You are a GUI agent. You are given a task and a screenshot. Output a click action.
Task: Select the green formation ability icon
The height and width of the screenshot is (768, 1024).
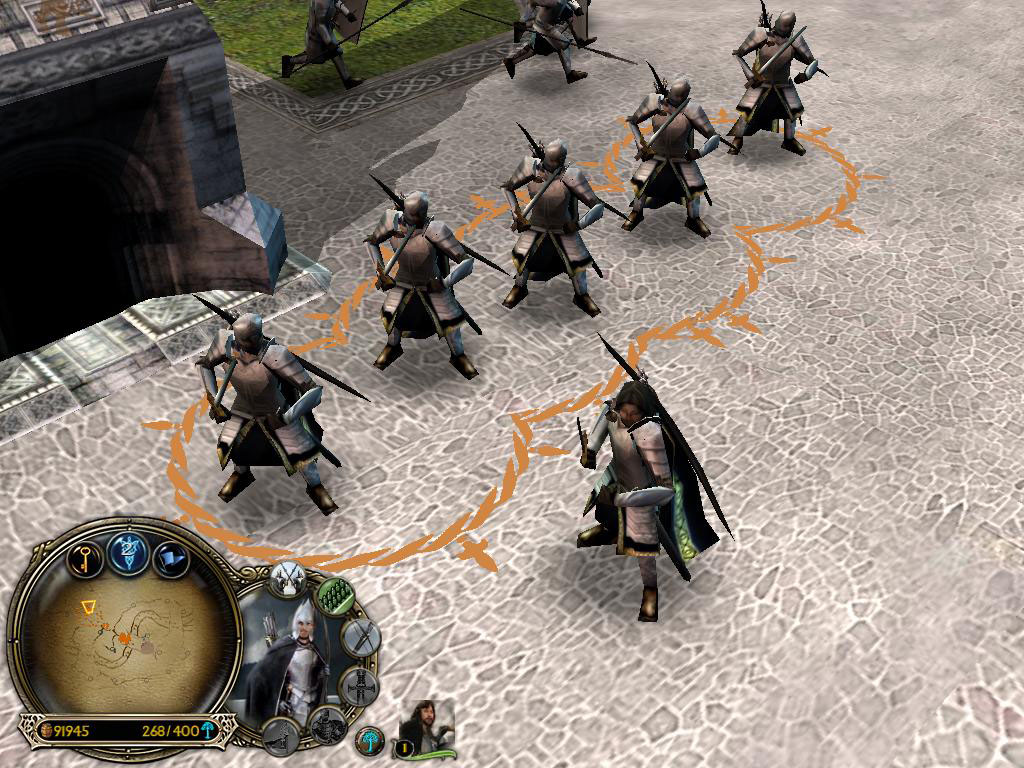point(335,595)
